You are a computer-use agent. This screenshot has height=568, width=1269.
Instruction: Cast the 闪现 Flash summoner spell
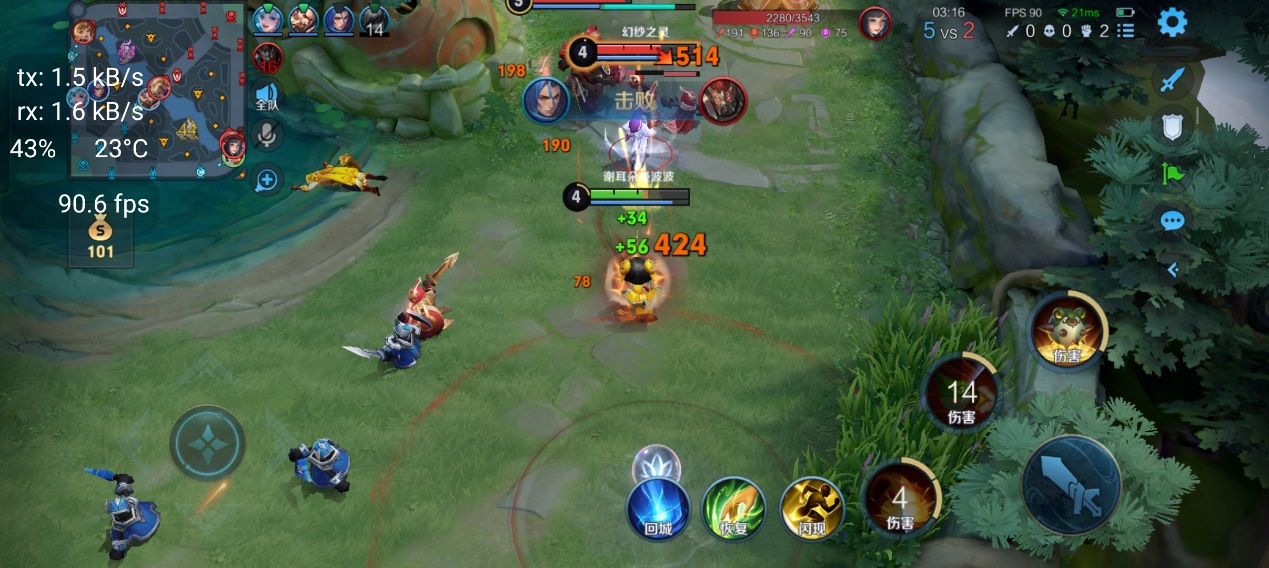click(x=811, y=509)
